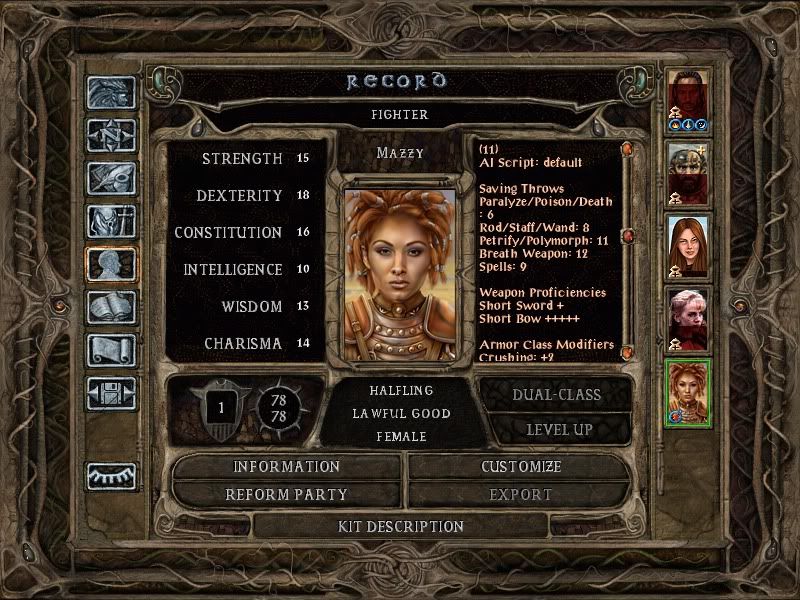Open the journal quill icon
The width and height of the screenshot is (800, 600).
pyautogui.click(x=110, y=178)
